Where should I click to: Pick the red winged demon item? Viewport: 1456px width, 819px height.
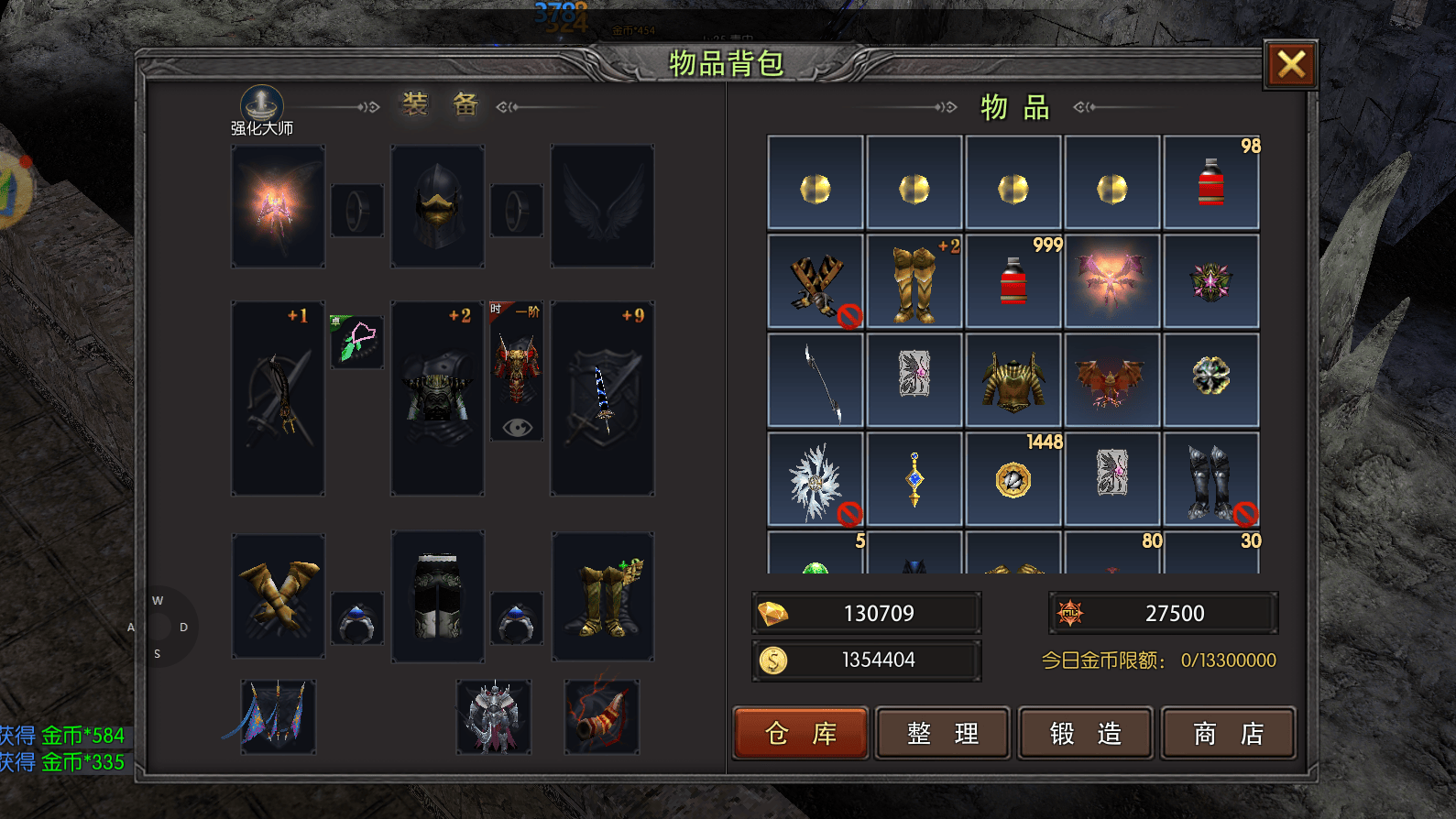pos(1111,380)
